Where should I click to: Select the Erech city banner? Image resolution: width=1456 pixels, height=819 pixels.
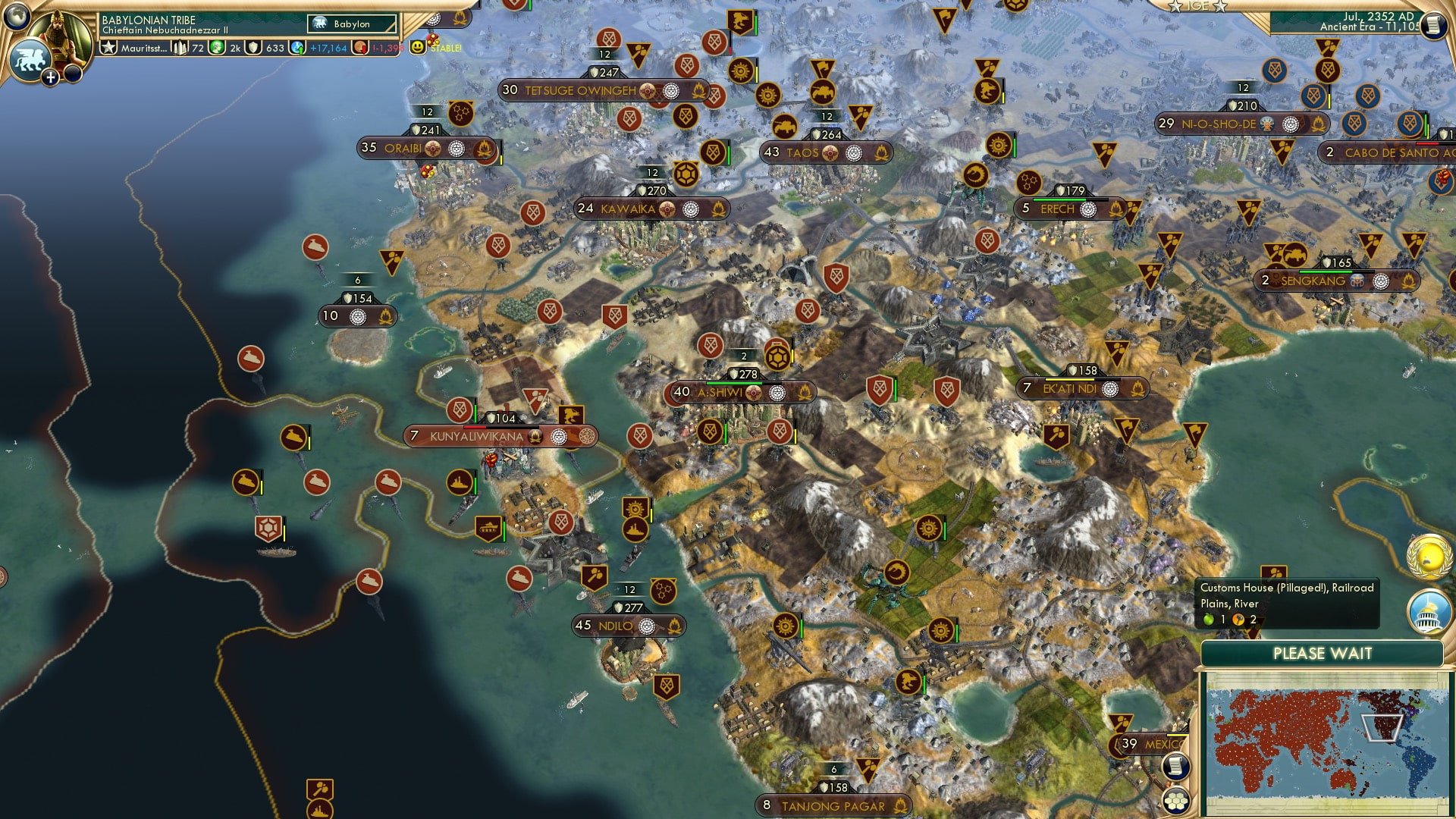(x=1057, y=209)
